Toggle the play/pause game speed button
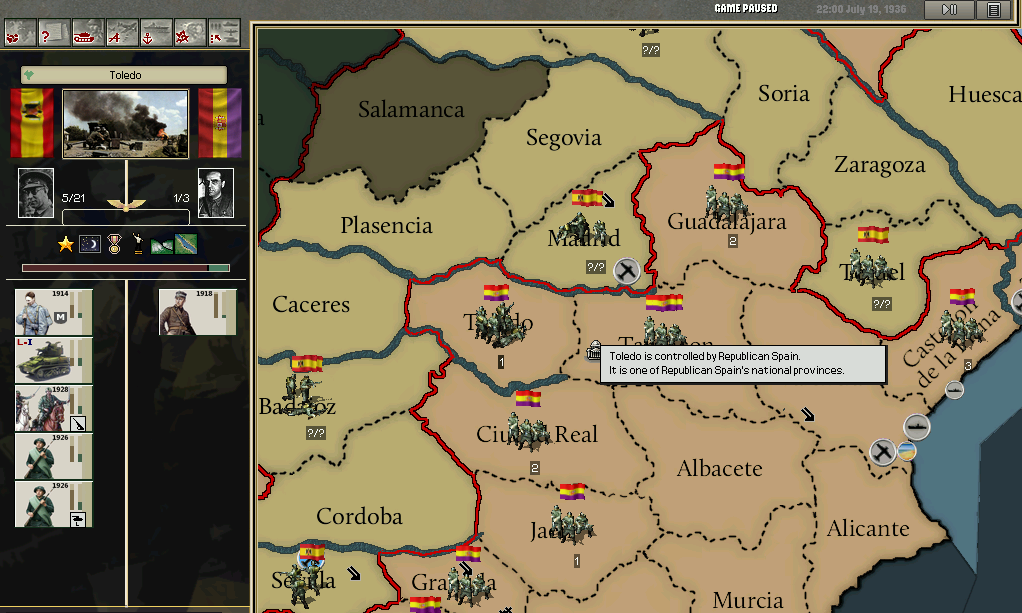The width and height of the screenshot is (1022, 613). [x=950, y=9]
